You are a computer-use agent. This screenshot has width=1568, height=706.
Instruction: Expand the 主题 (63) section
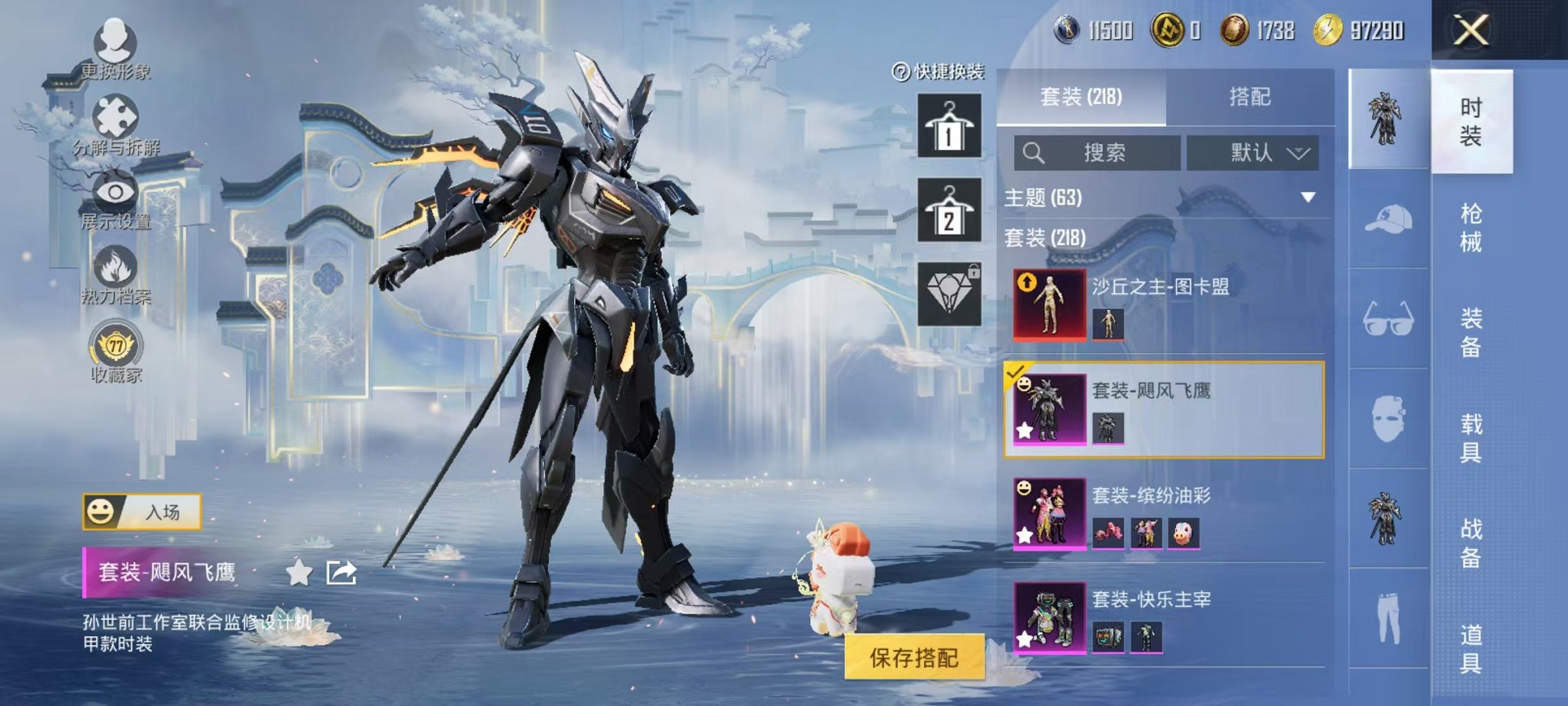pyautogui.click(x=1307, y=198)
